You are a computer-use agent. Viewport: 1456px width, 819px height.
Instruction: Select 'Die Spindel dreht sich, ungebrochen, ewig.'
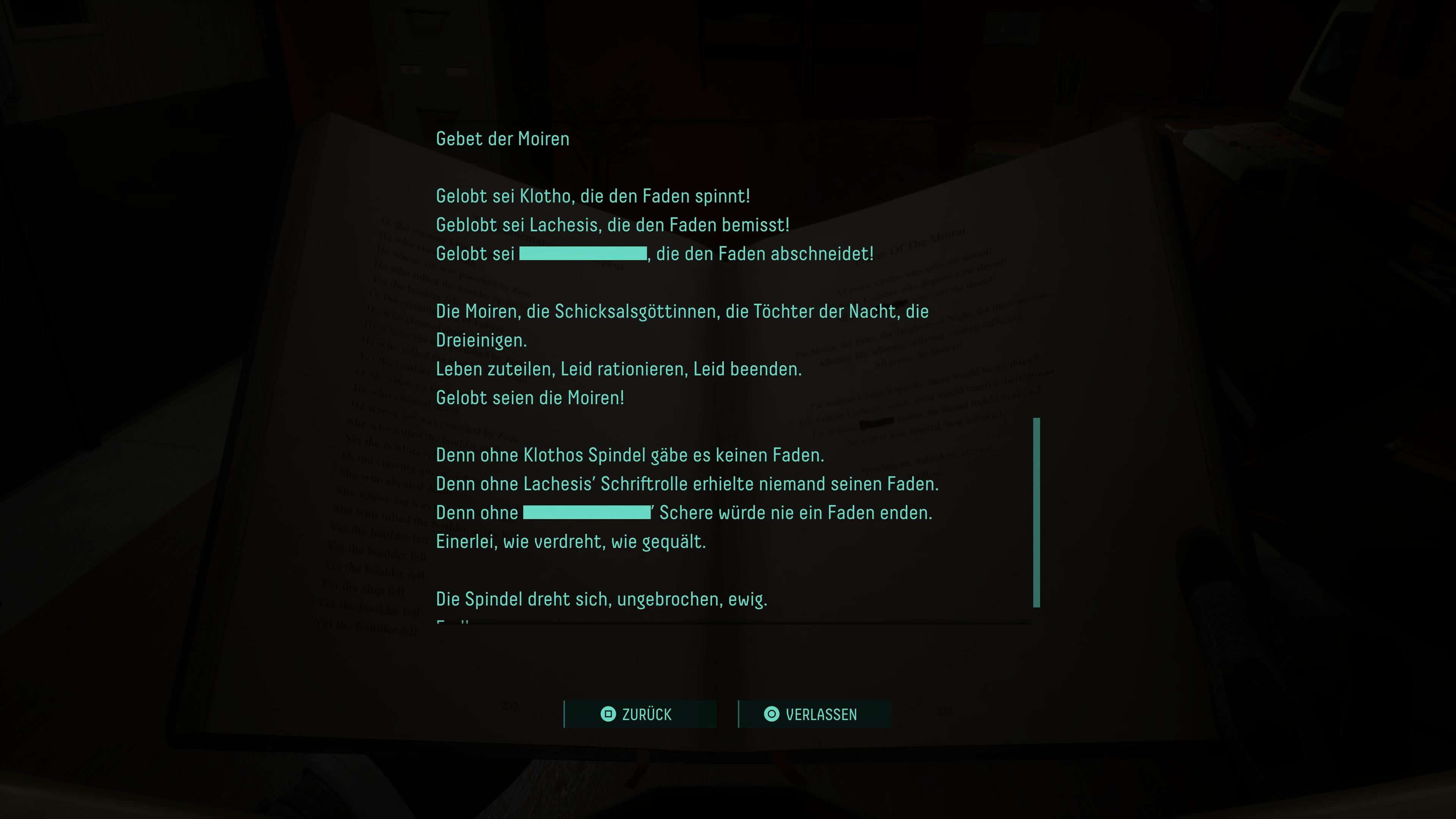click(x=602, y=599)
